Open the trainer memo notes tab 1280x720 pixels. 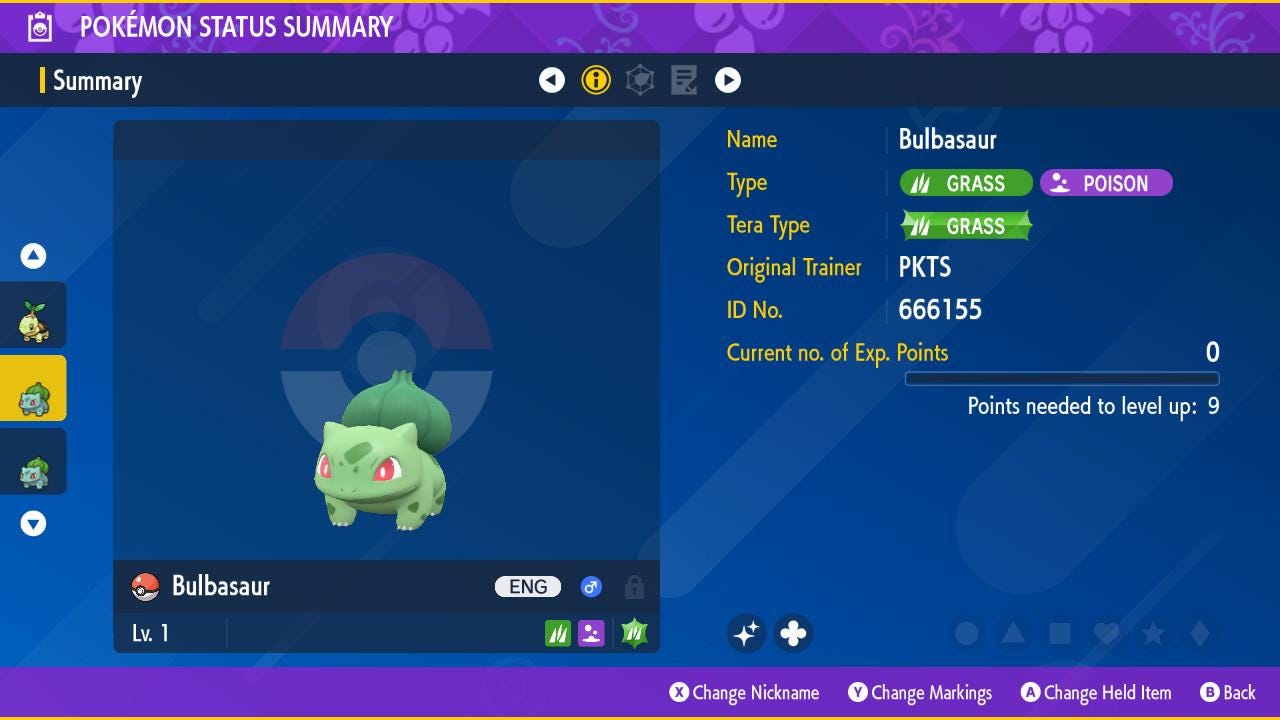tap(684, 80)
